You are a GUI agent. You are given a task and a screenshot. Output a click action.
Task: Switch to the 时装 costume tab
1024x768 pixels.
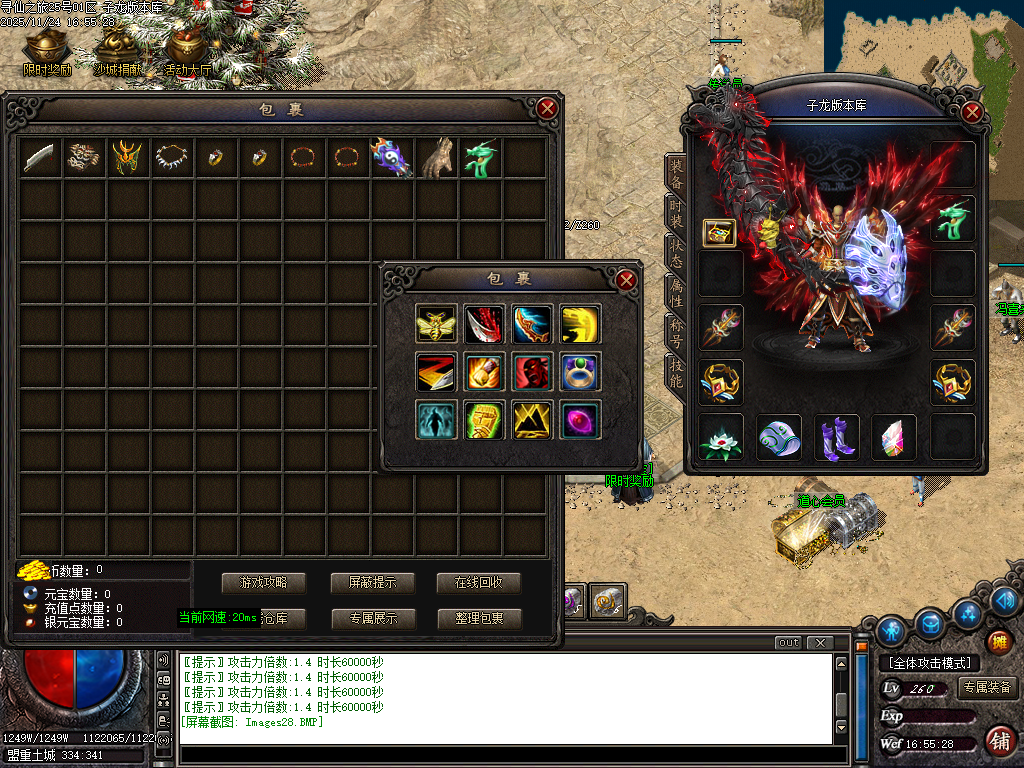[677, 214]
